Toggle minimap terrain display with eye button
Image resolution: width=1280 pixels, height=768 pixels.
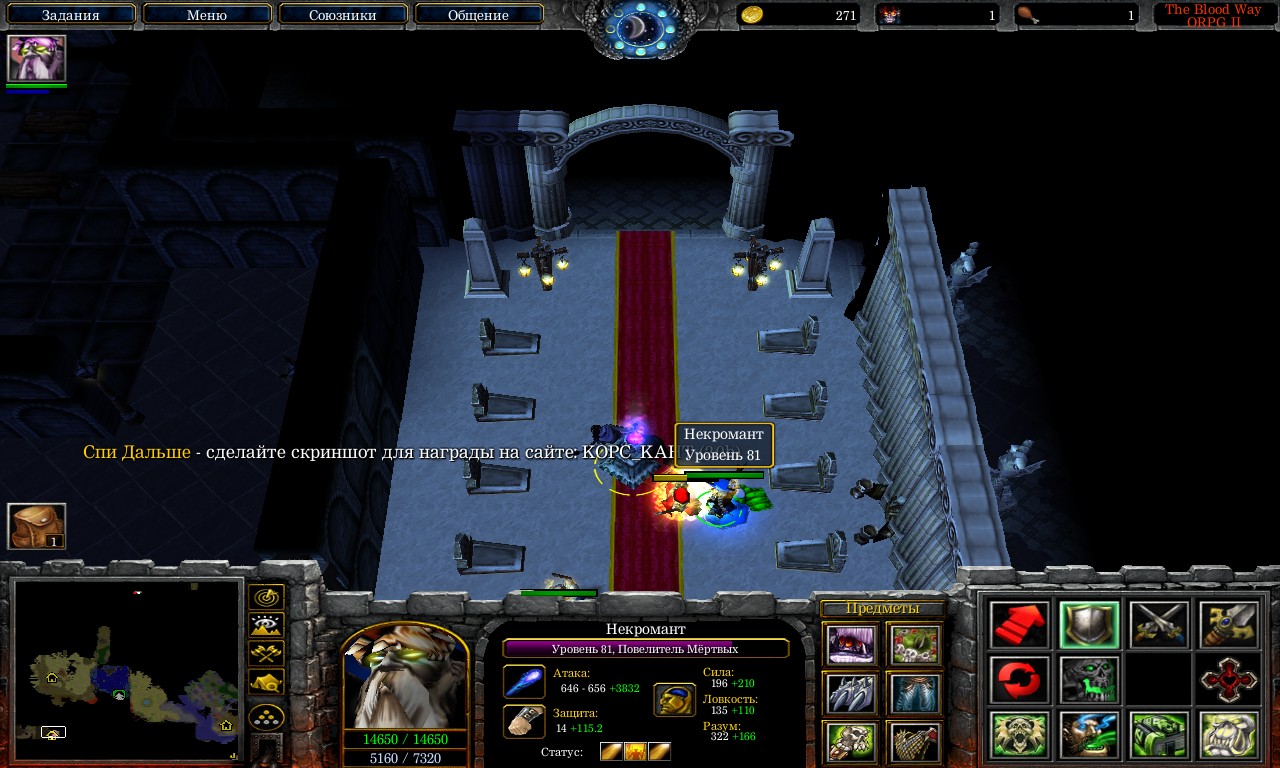click(266, 626)
